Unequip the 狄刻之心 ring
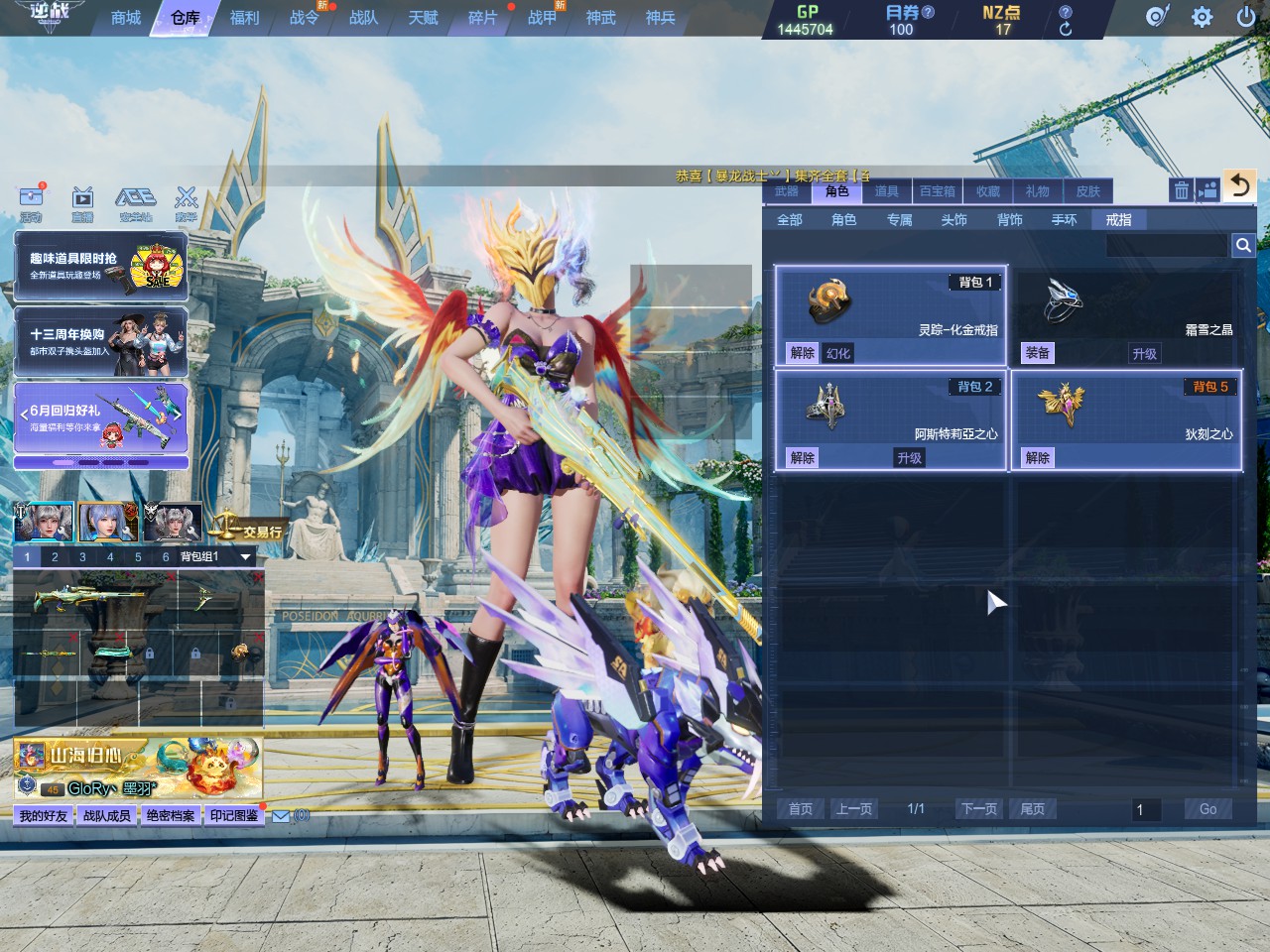Image resolution: width=1270 pixels, height=952 pixels. [x=1038, y=457]
